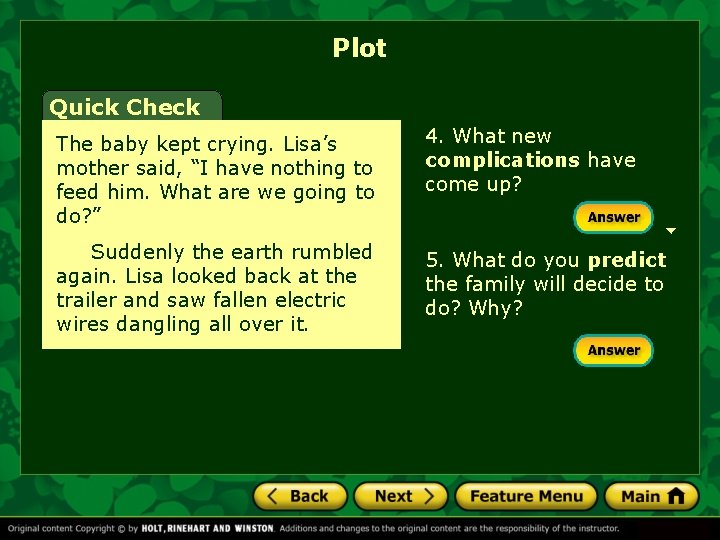Advance with the Next button
Viewport: 720px width, 540px height.
tap(401, 496)
